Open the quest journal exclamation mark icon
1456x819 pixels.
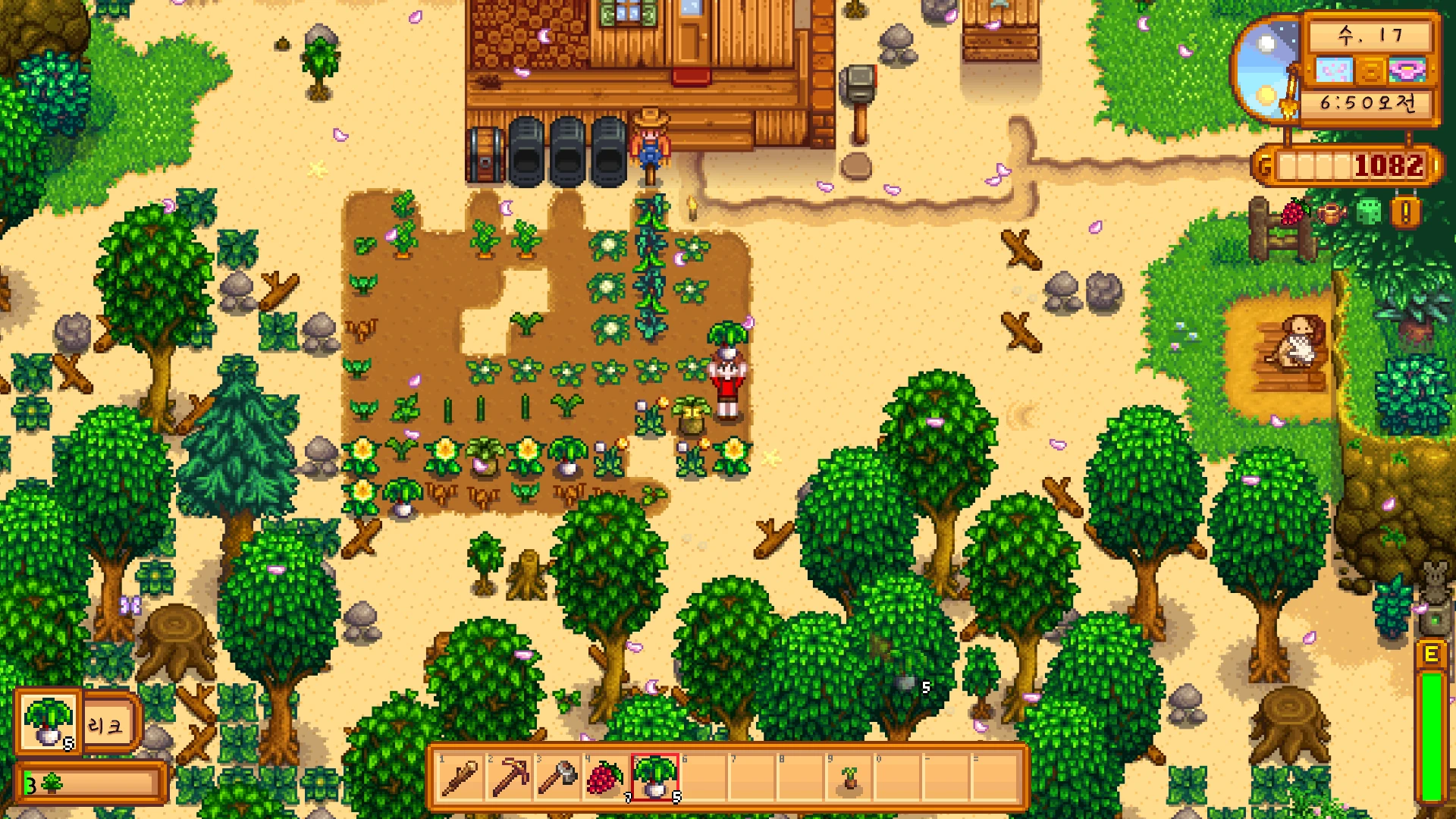1405,212
